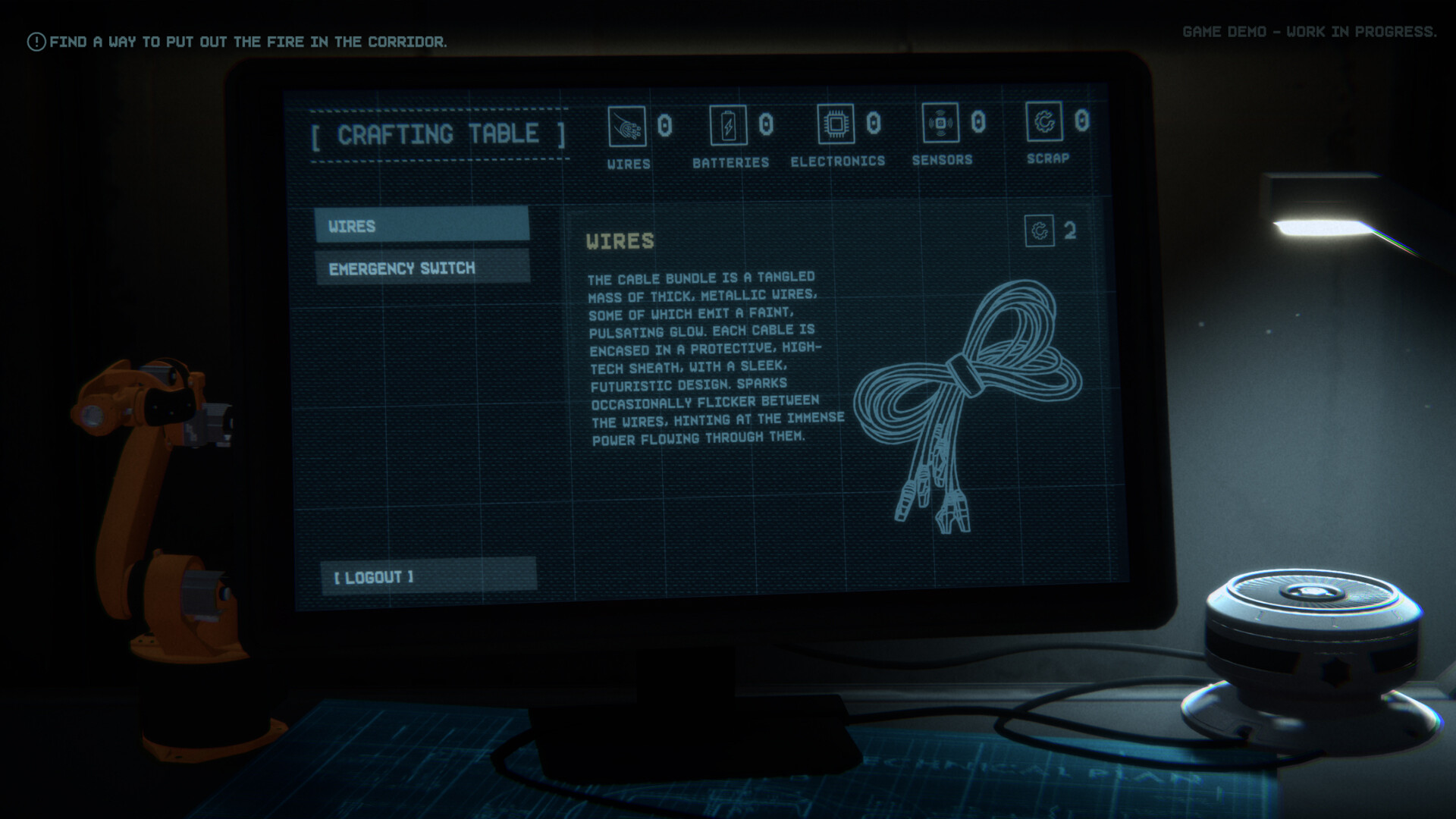Click the wires description paragraph

(x=713, y=356)
